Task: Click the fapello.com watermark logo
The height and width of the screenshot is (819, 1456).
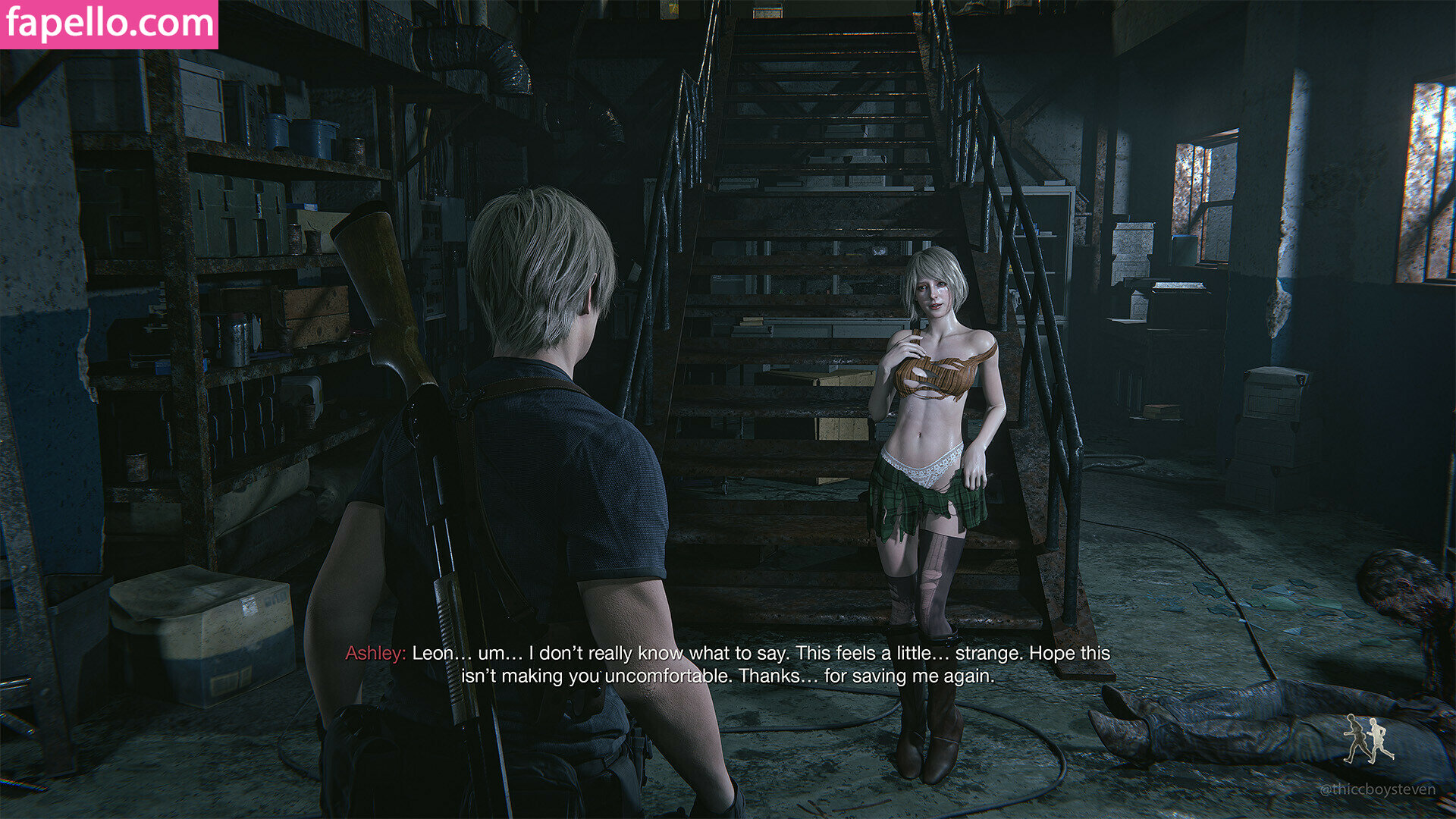Action: 109,24
